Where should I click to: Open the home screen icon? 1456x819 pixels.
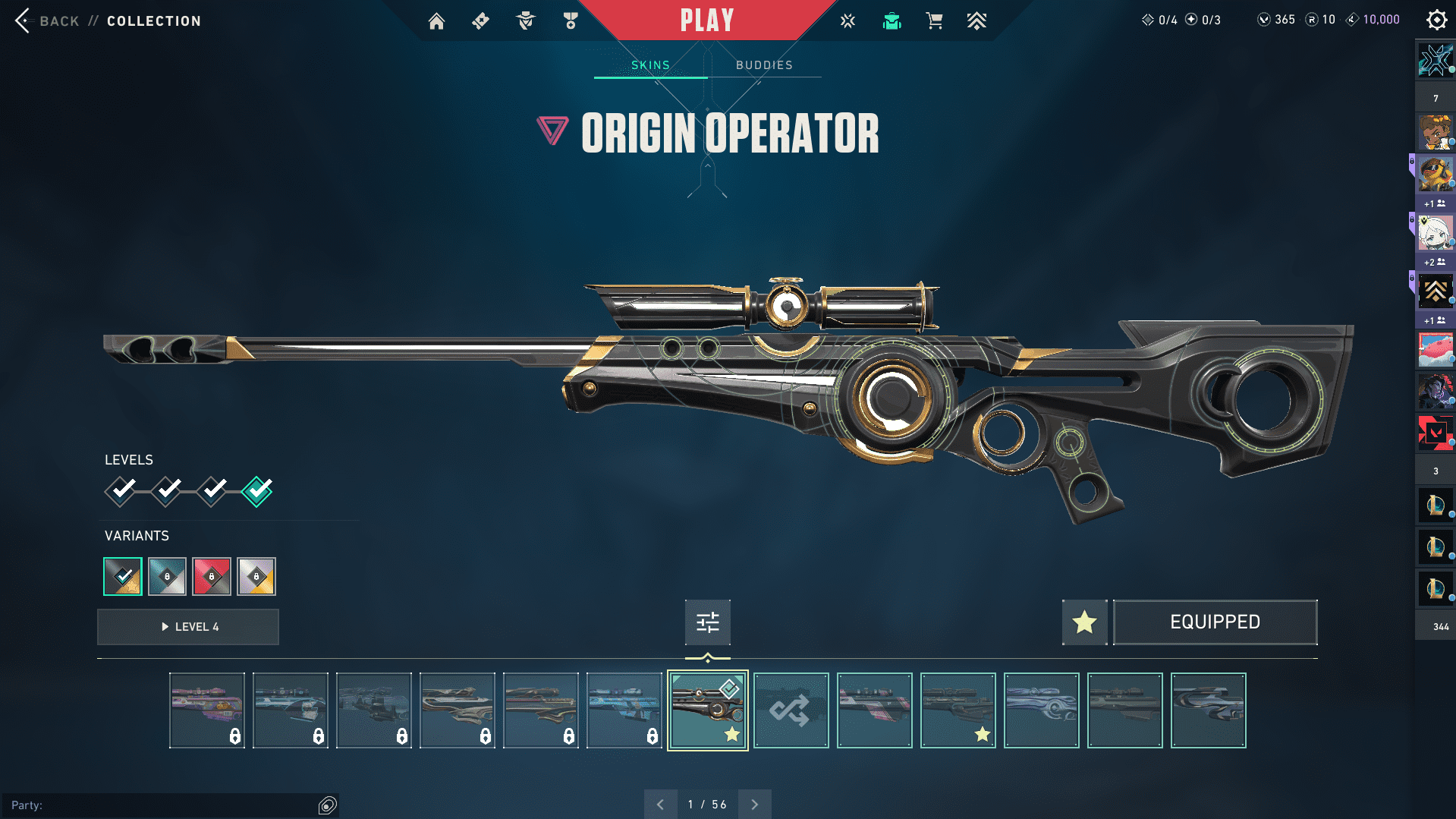436,21
